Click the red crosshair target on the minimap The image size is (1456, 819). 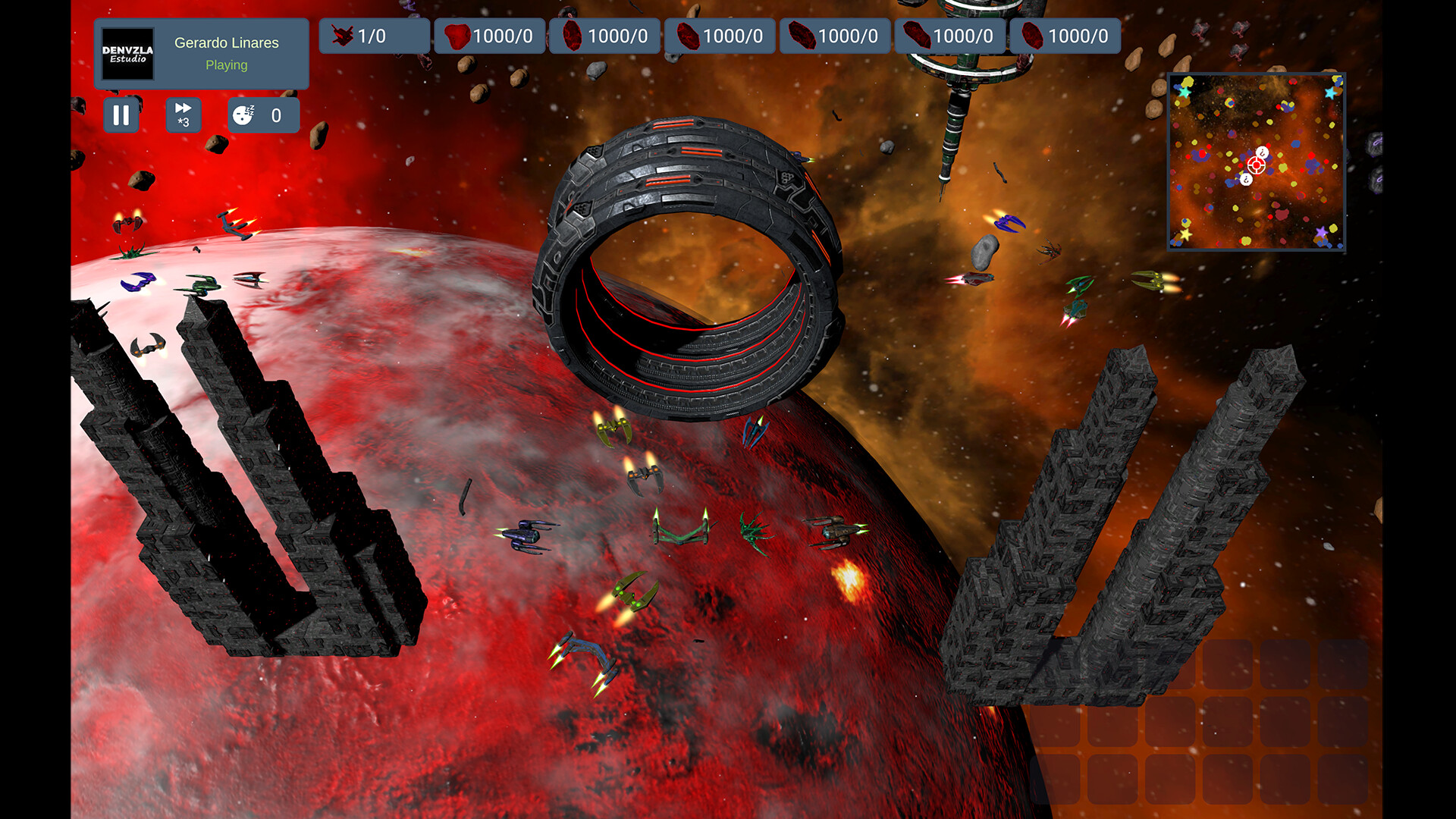(x=1257, y=165)
